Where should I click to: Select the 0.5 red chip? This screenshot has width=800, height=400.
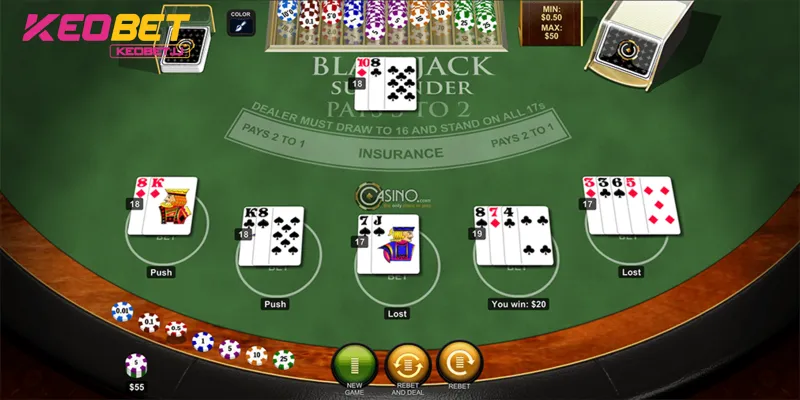[175, 330]
